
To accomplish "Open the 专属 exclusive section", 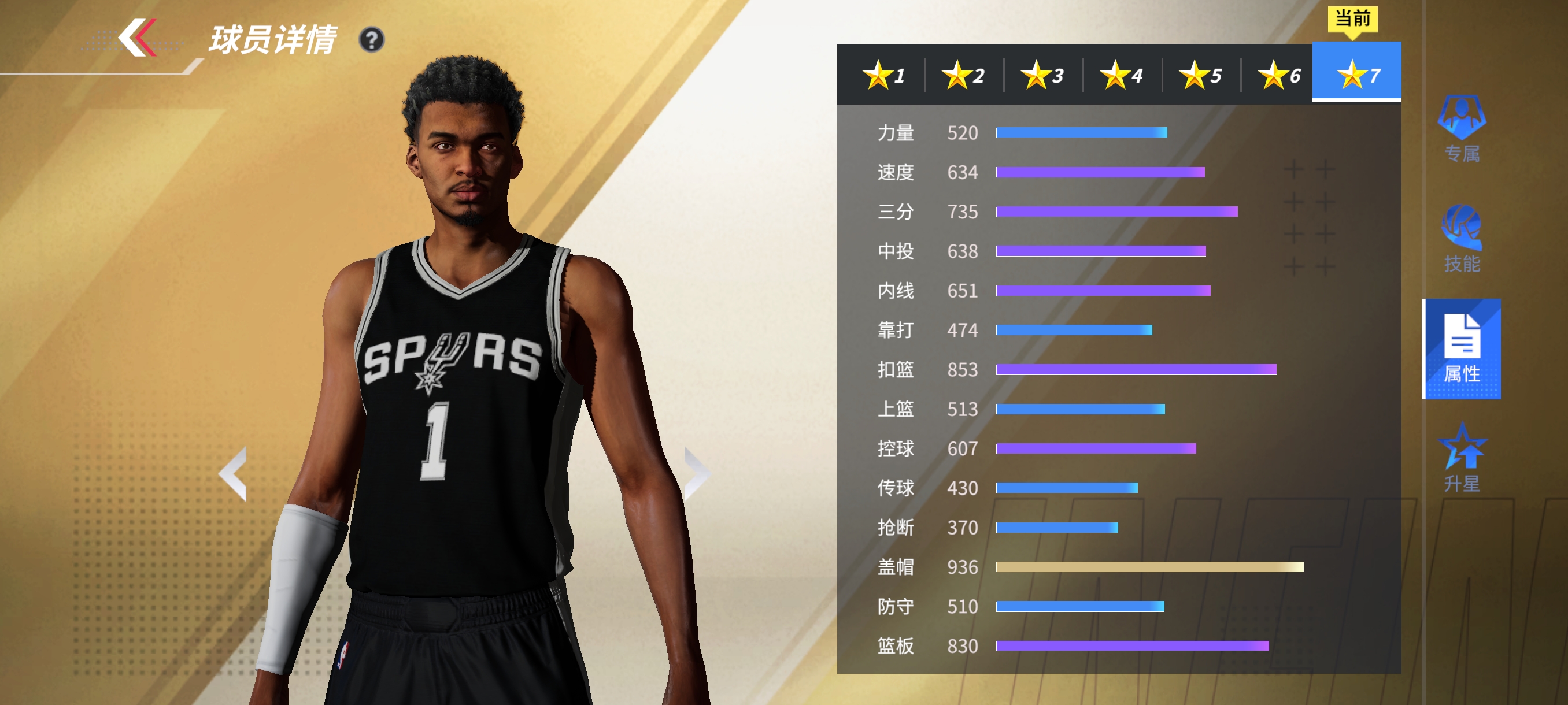I will pyautogui.click(x=1462, y=128).
